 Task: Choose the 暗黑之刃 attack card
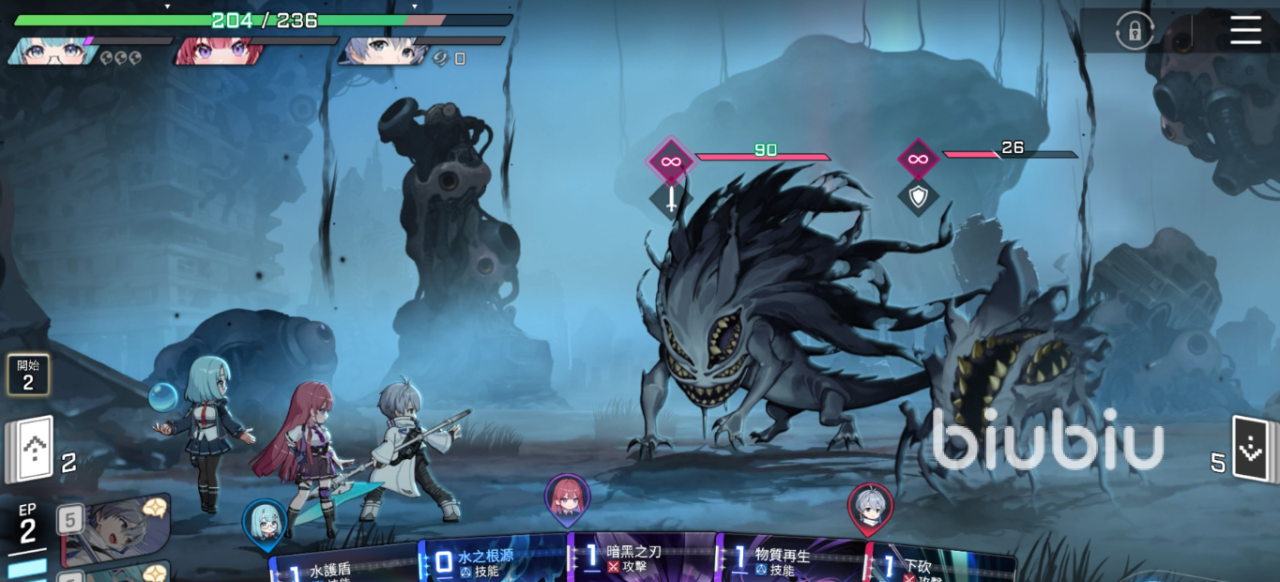(x=641, y=558)
